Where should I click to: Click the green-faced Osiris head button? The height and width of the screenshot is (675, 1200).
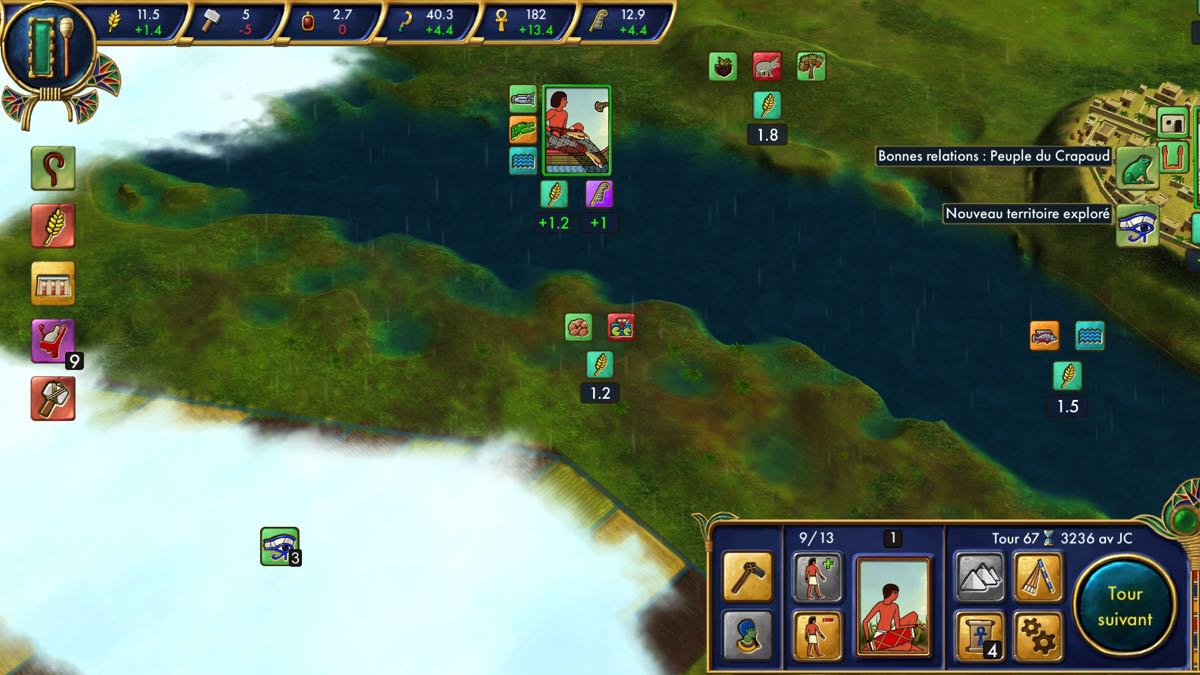(747, 636)
